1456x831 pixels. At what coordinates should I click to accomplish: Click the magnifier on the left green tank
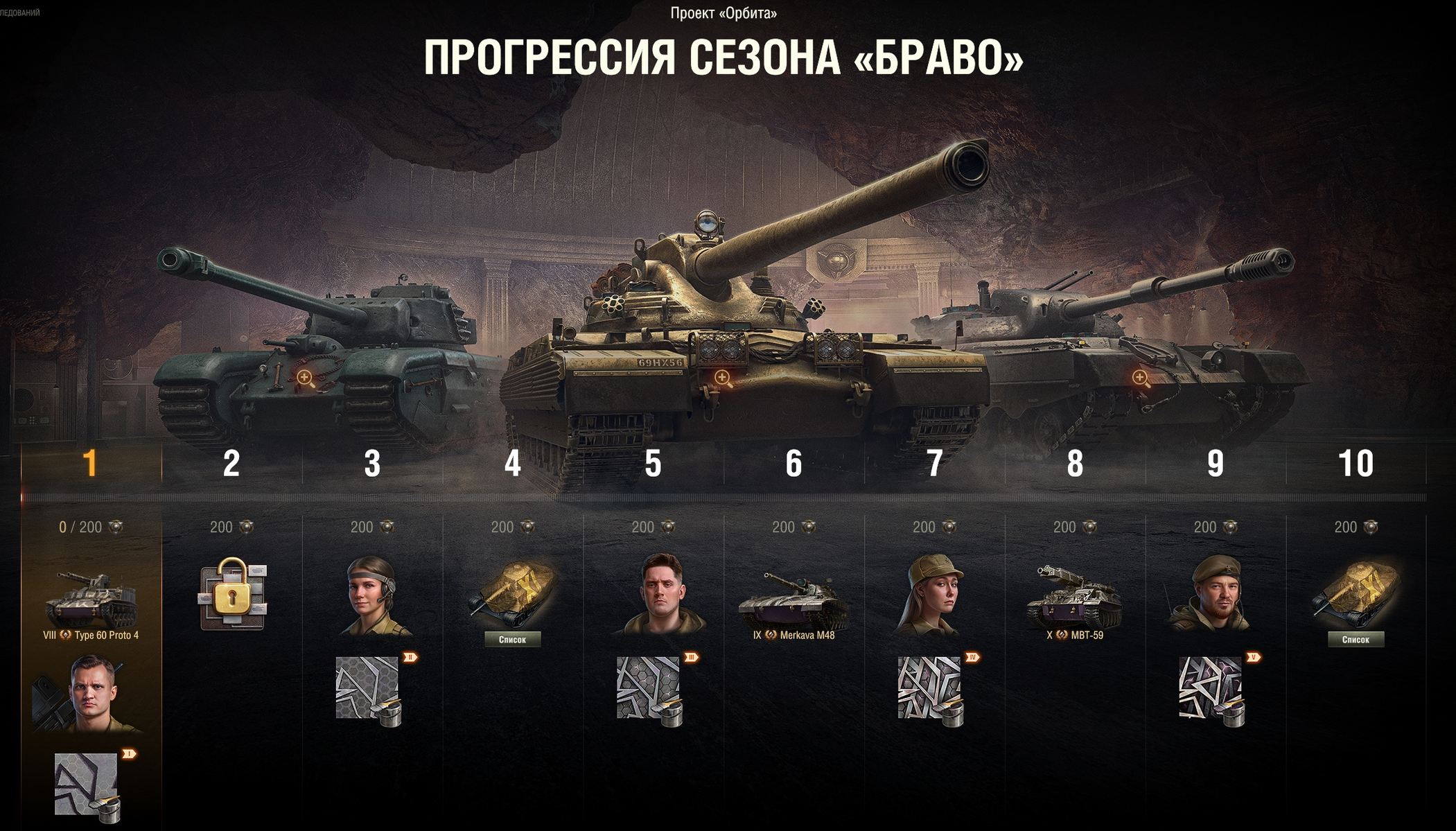point(305,378)
